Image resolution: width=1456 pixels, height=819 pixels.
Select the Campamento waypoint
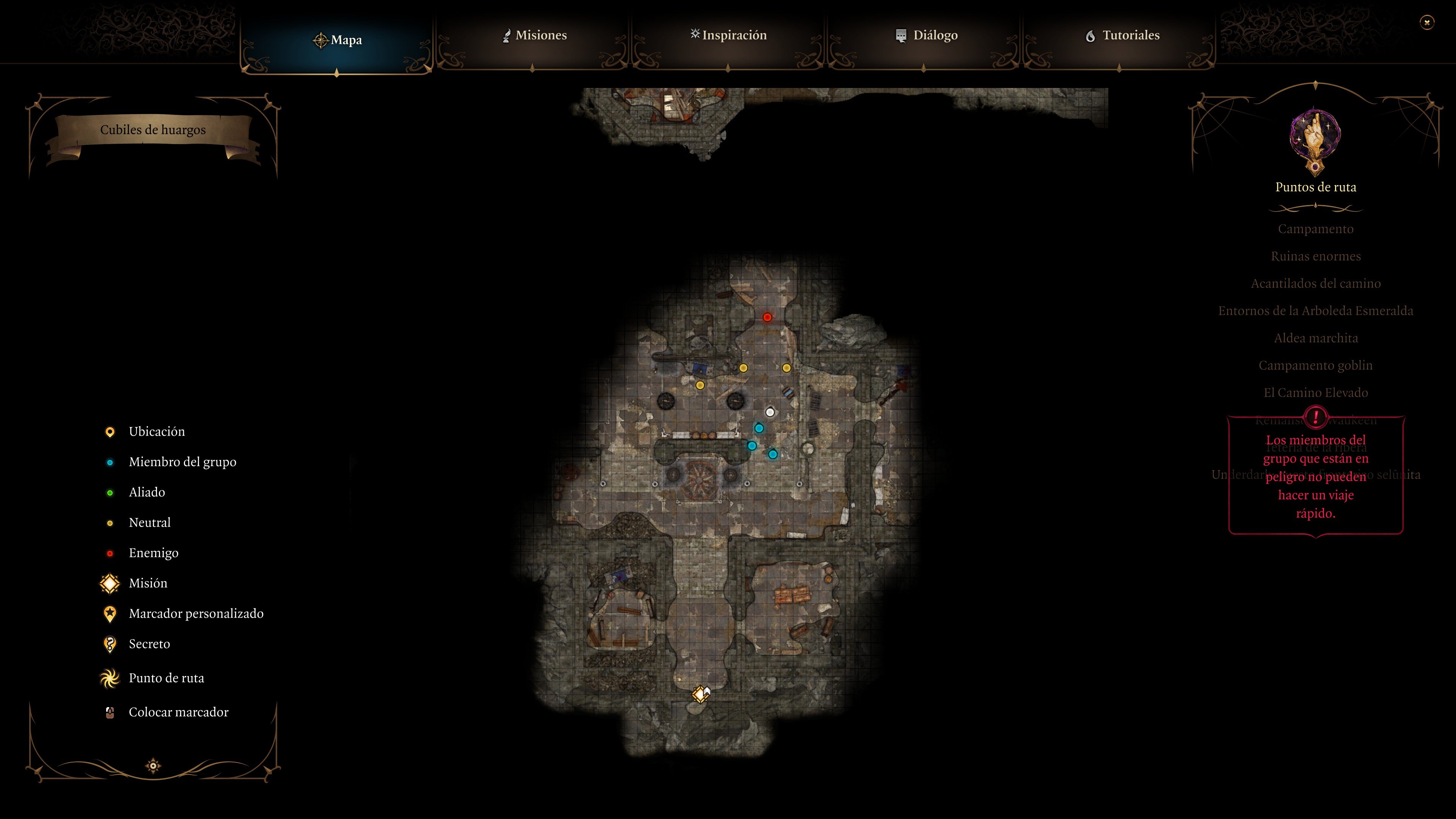click(1316, 229)
